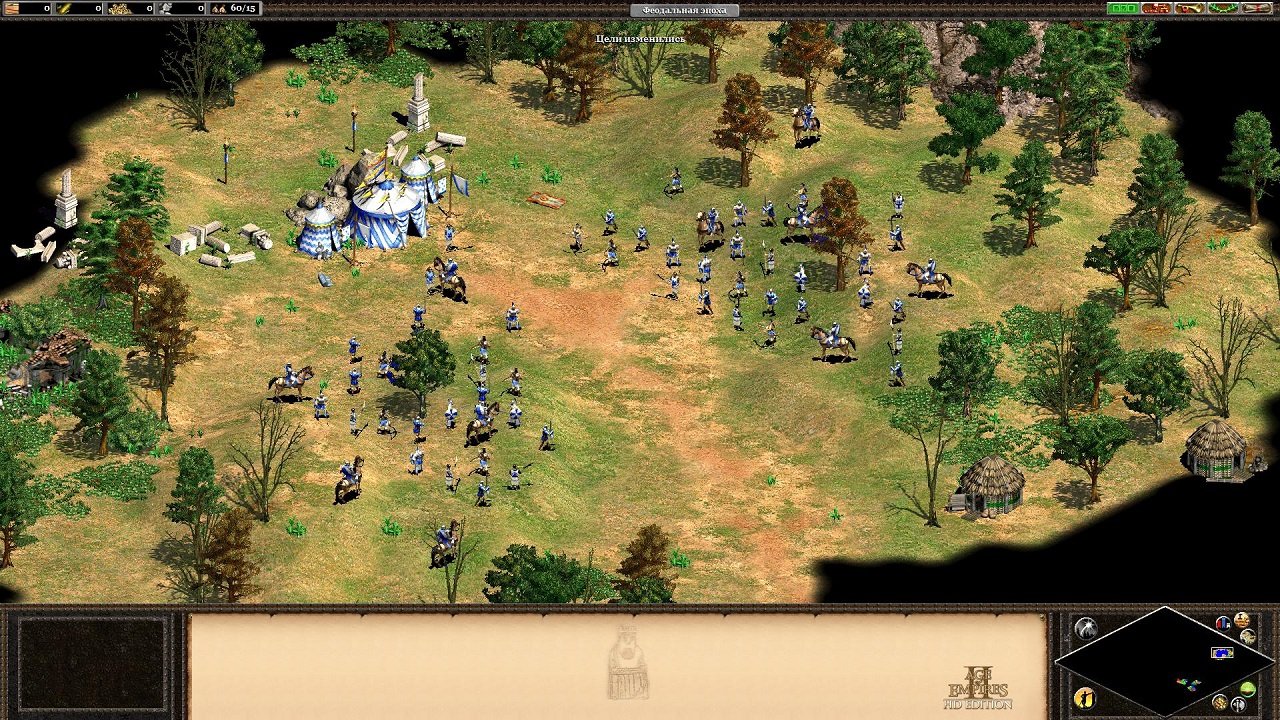Screen dimensions: 1280x720
Task: Open chat with the trumpet icon
Action: 1188,8
